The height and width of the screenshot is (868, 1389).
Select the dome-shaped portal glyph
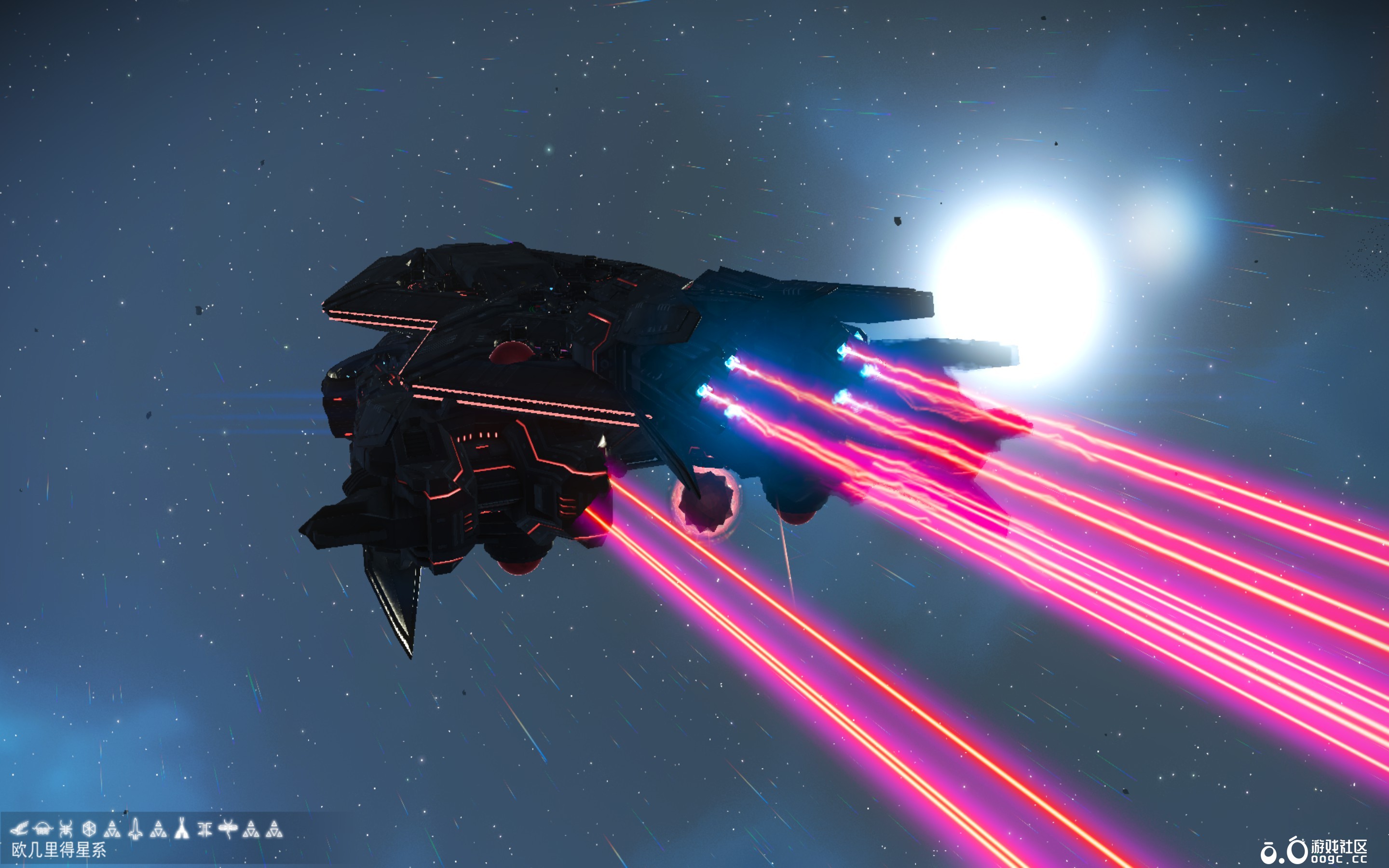click(x=42, y=828)
